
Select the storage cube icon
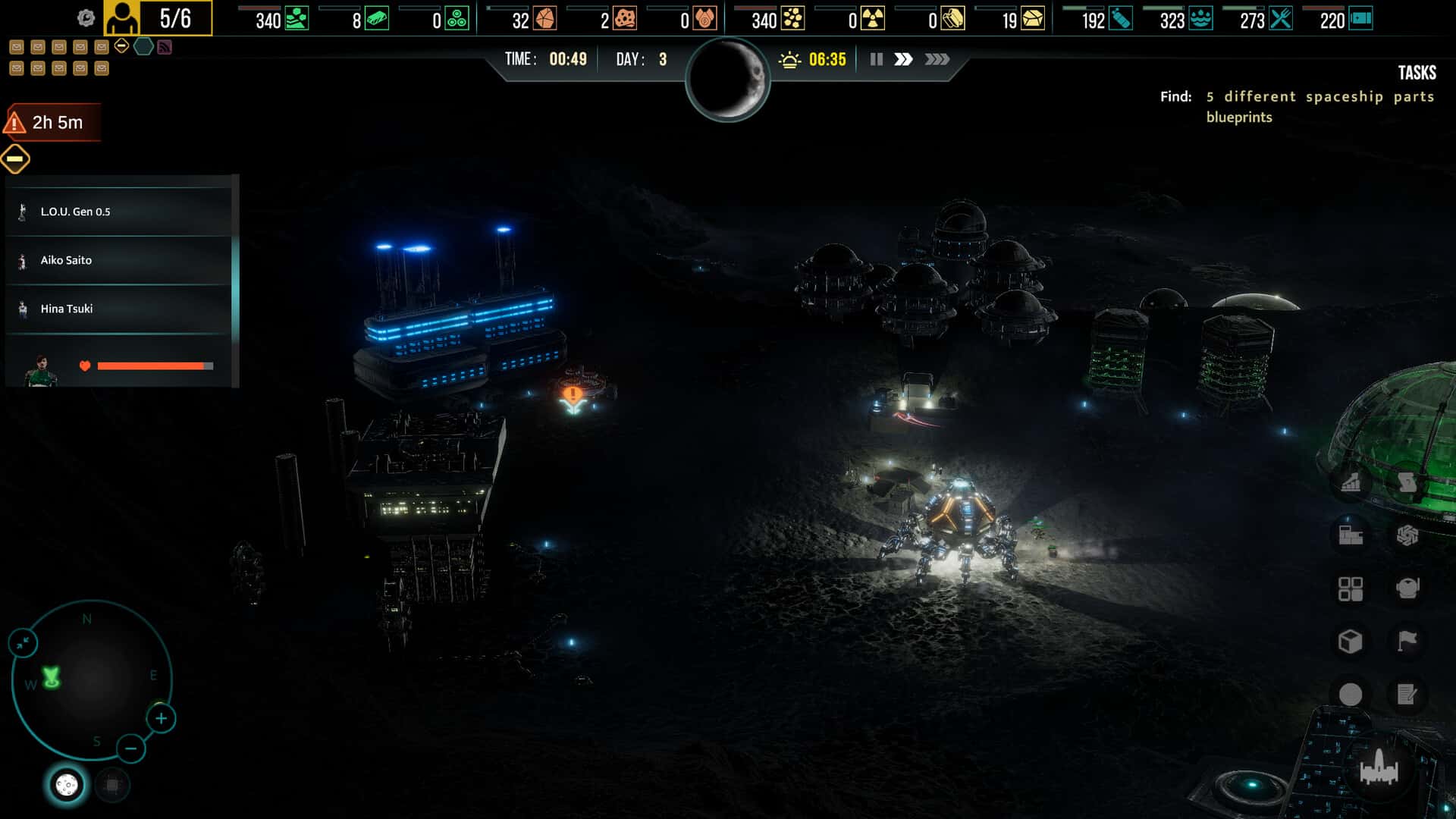click(1350, 639)
